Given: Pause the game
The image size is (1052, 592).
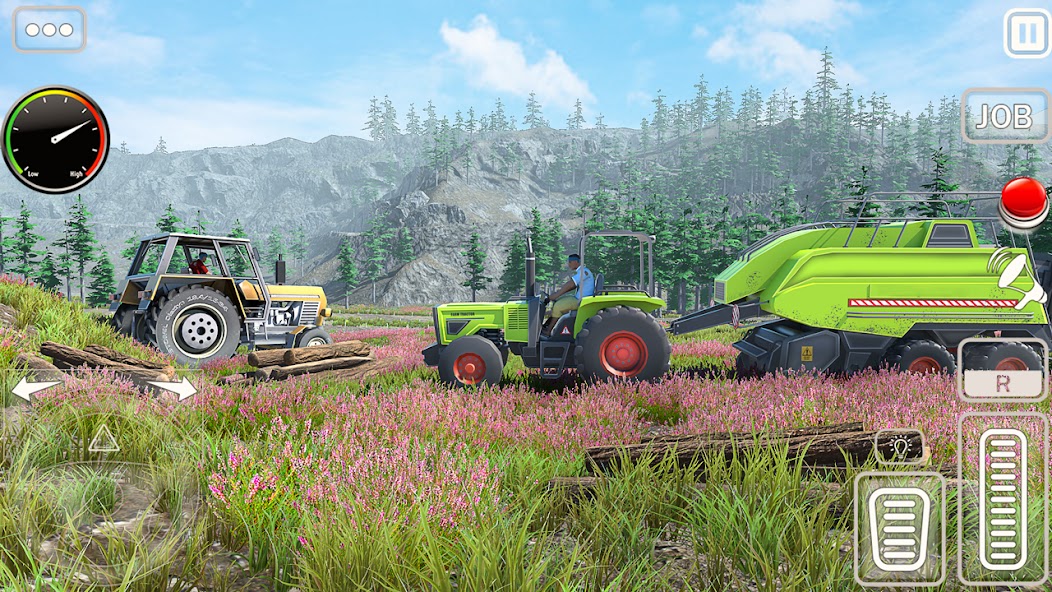Looking at the screenshot, I should (1027, 34).
